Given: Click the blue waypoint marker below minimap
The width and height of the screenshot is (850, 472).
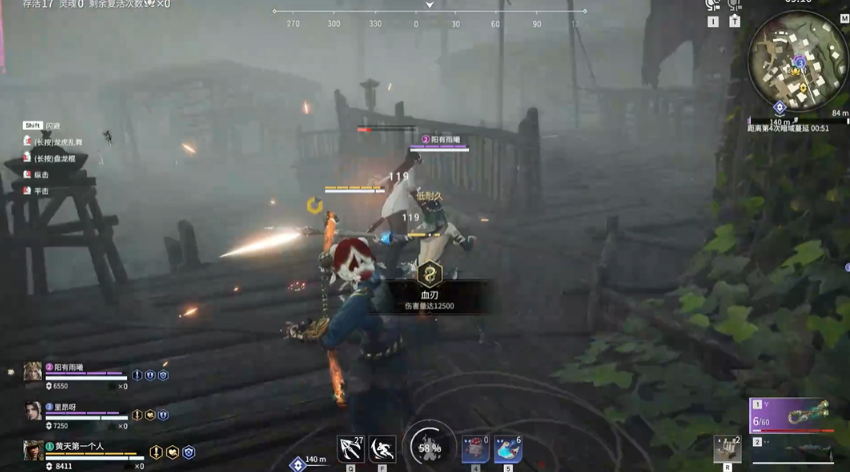Looking at the screenshot, I should pos(779,108).
